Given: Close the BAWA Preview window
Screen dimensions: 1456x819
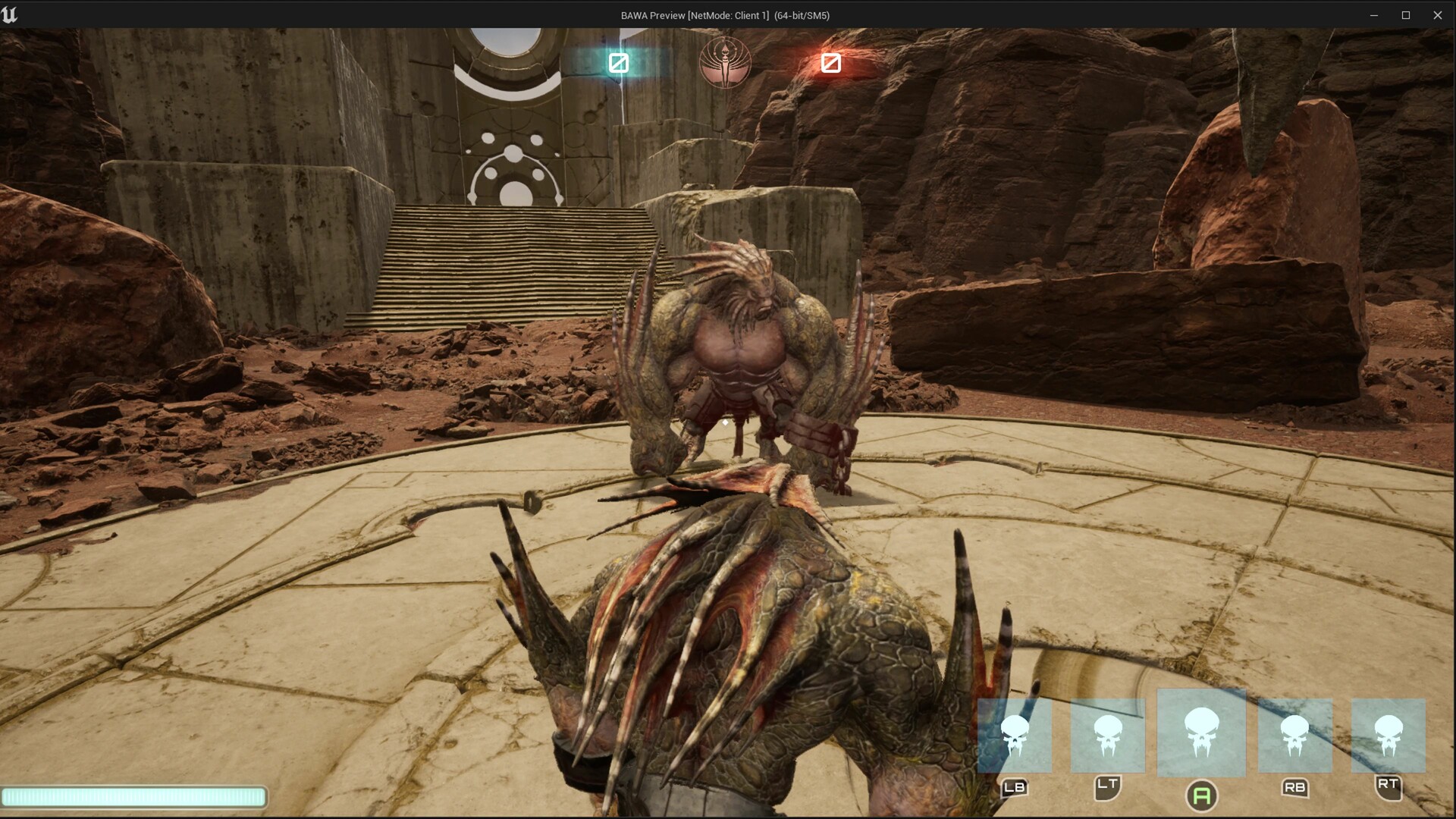Looking at the screenshot, I should point(1437,15).
